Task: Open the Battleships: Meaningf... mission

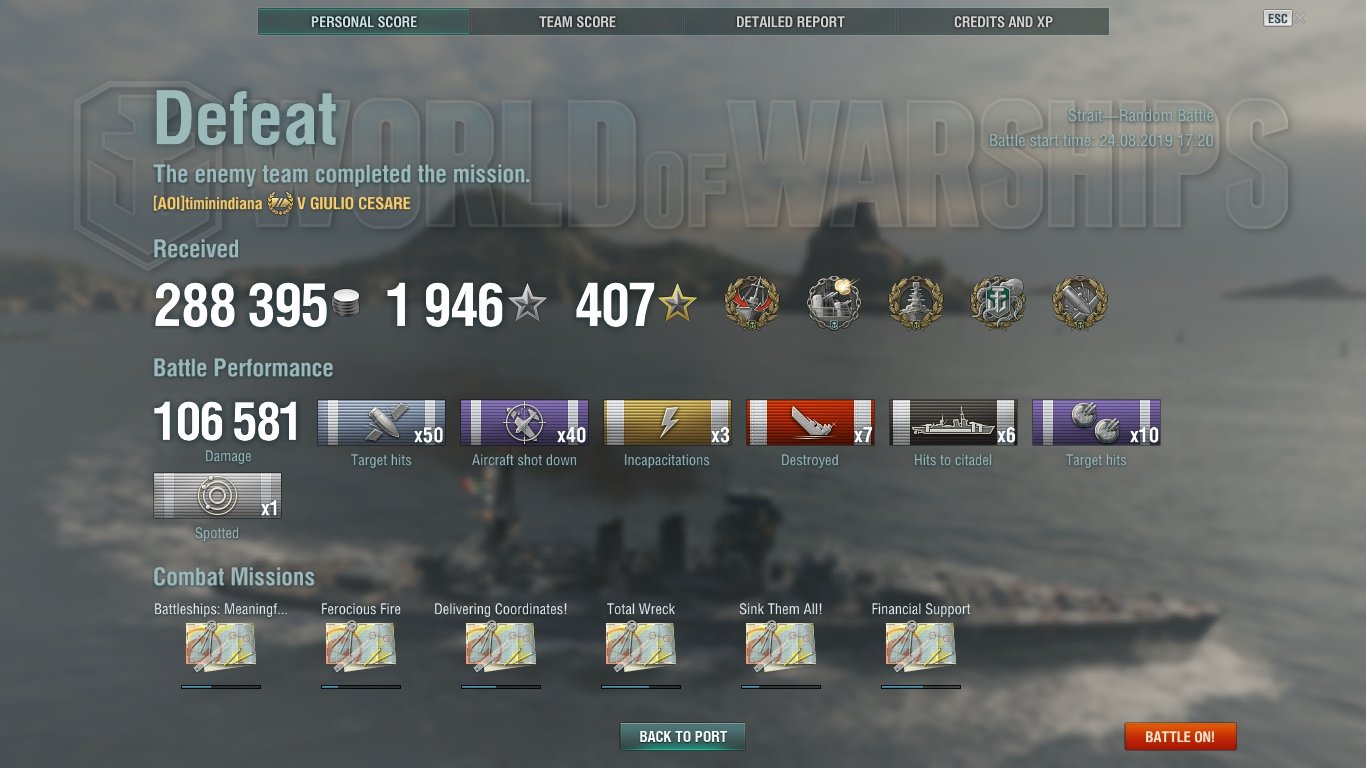Action: click(x=221, y=647)
